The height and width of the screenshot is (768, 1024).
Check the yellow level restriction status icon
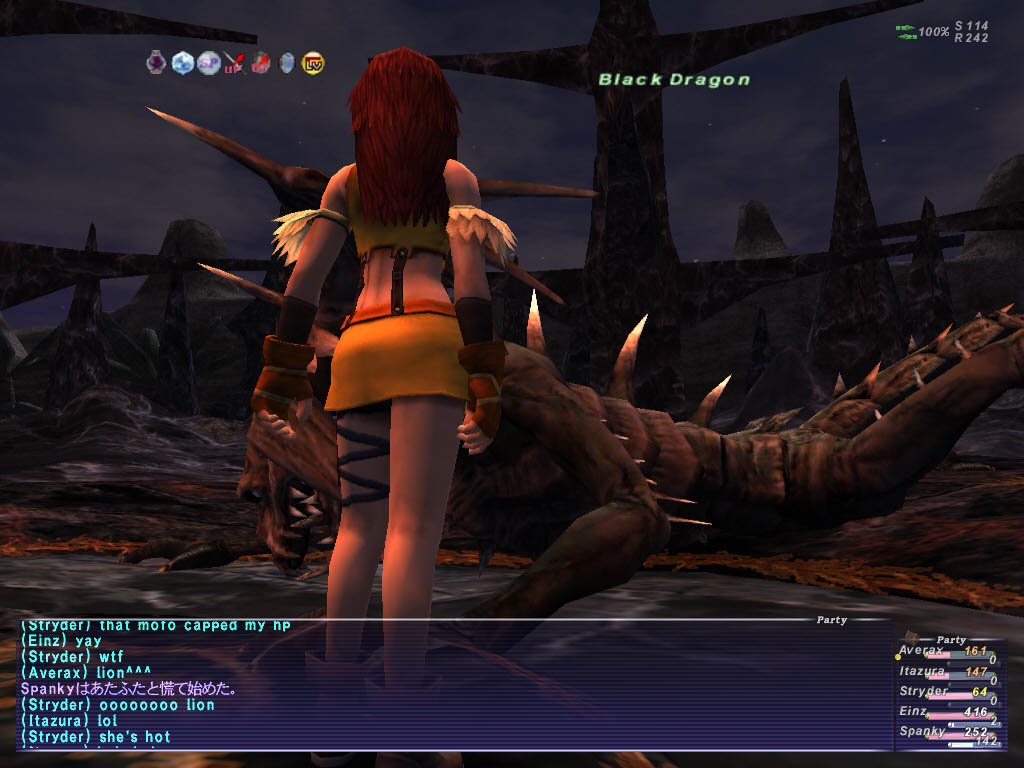point(312,63)
